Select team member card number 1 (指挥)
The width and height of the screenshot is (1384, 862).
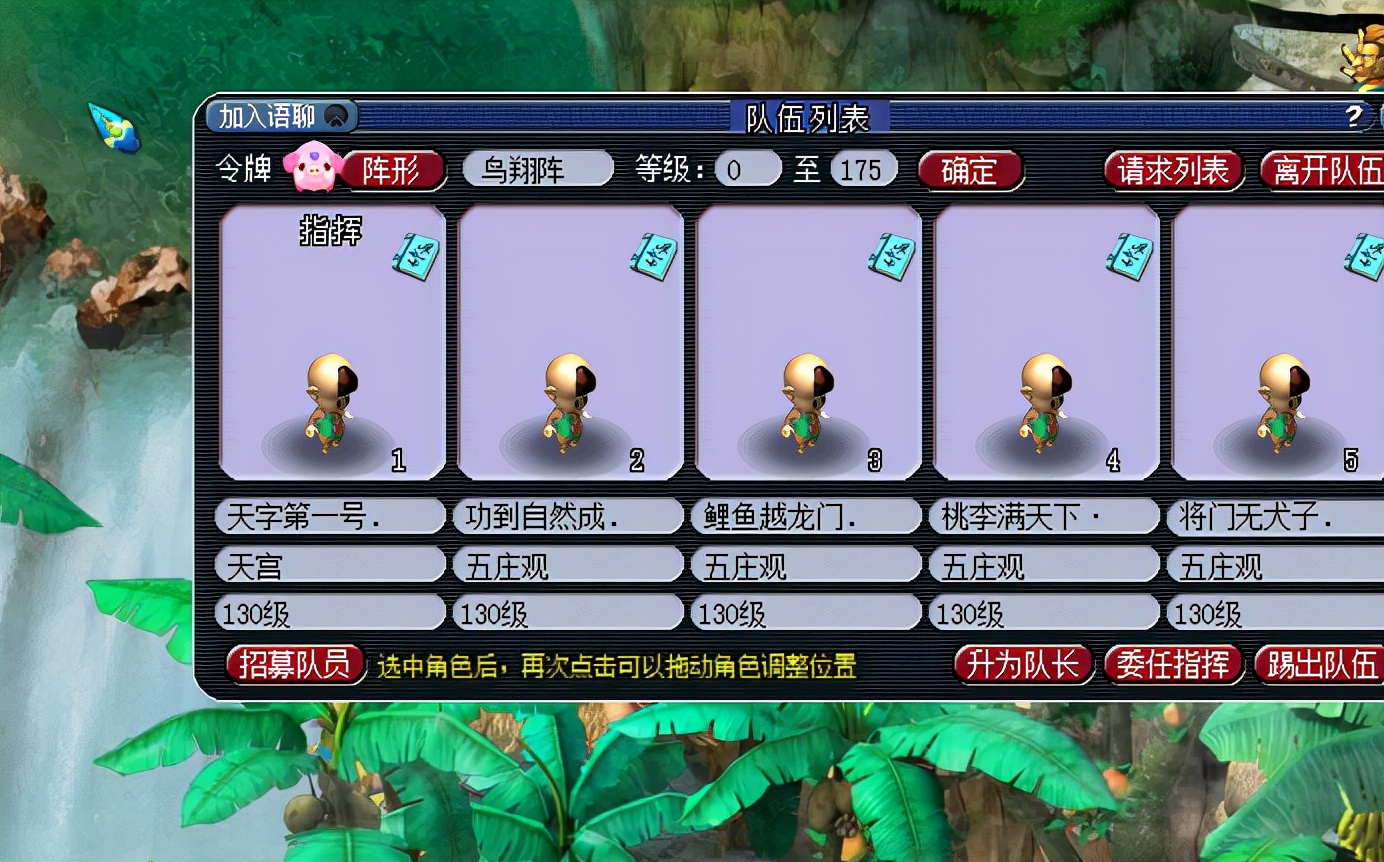tap(332, 342)
